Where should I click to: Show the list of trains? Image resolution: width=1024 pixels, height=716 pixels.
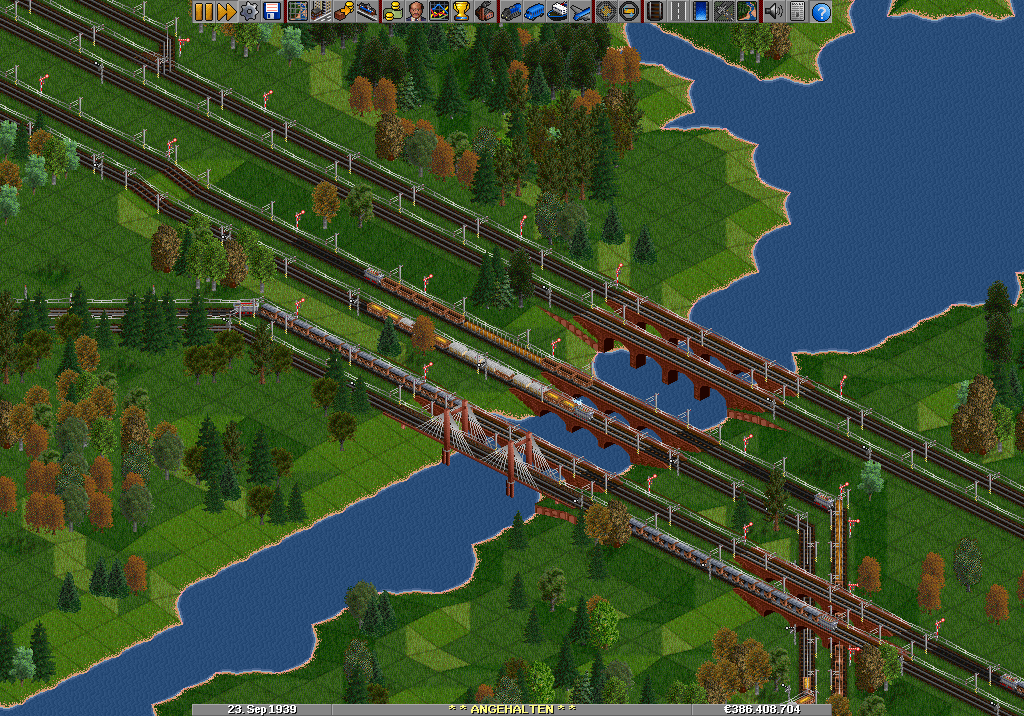[512, 12]
